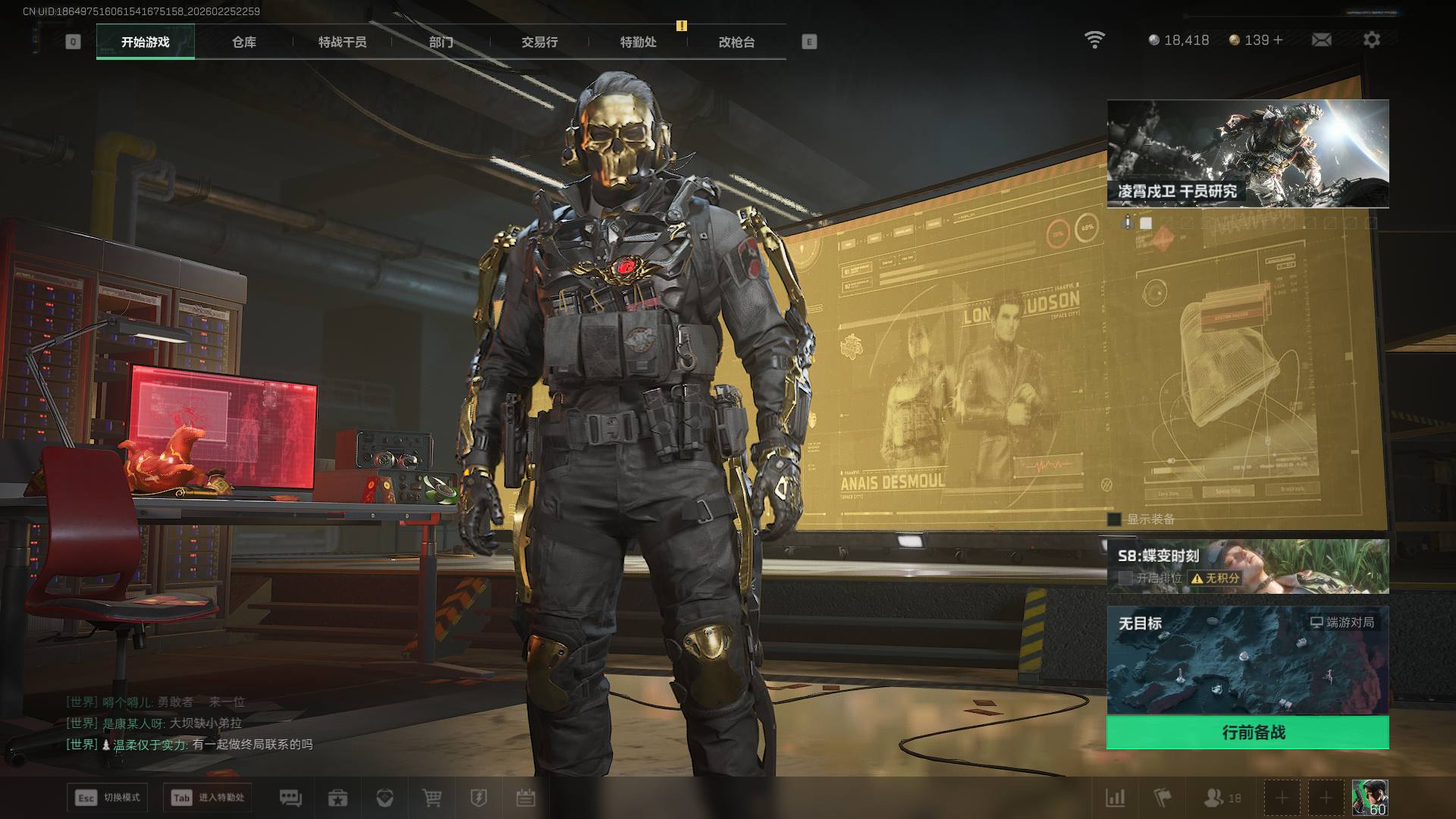This screenshot has width=1456, height=819.
Task: Switch to the 改枪台 tab
Action: click(736, 42)
